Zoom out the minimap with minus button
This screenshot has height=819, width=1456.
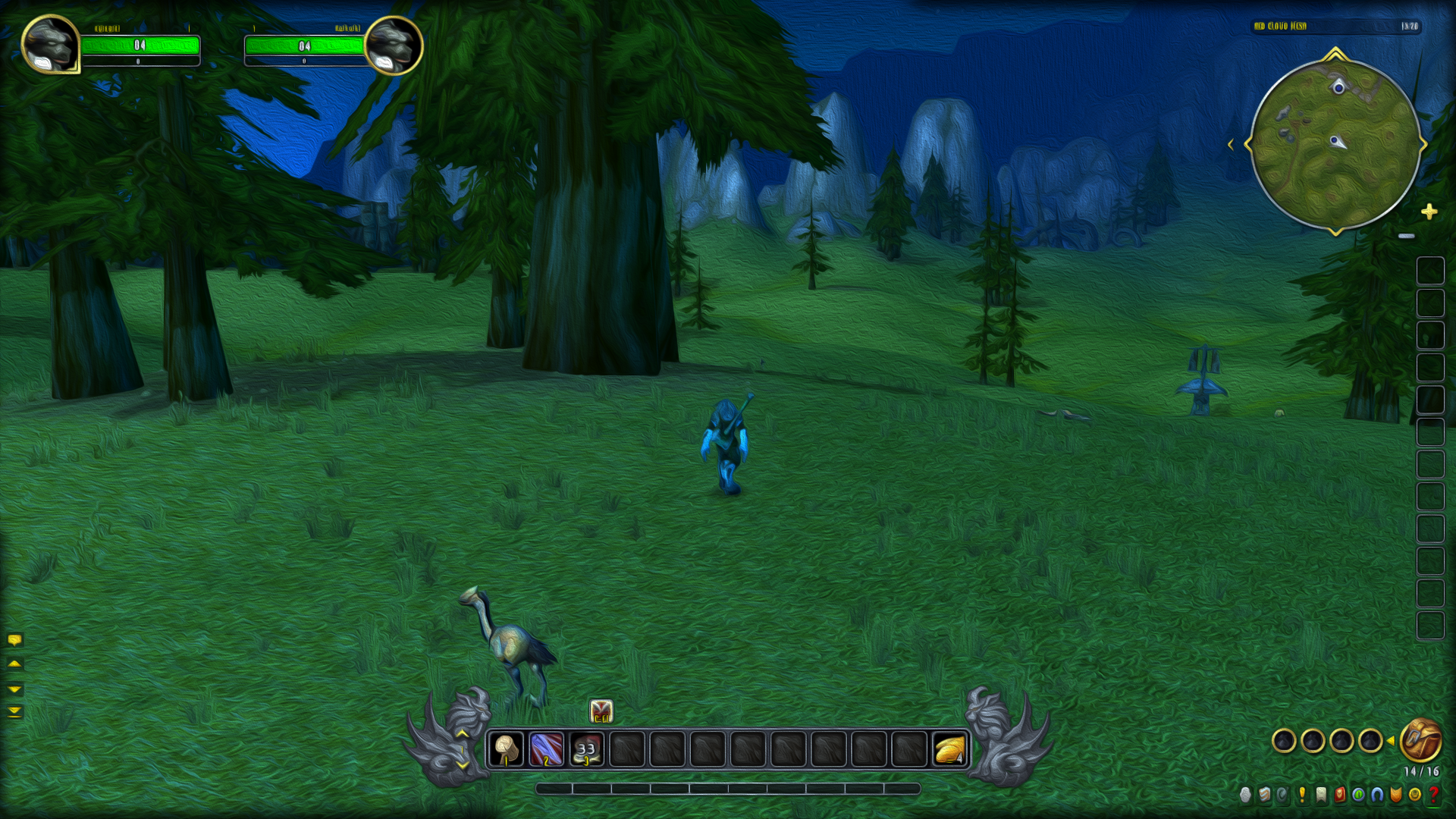click(1407, 236)
